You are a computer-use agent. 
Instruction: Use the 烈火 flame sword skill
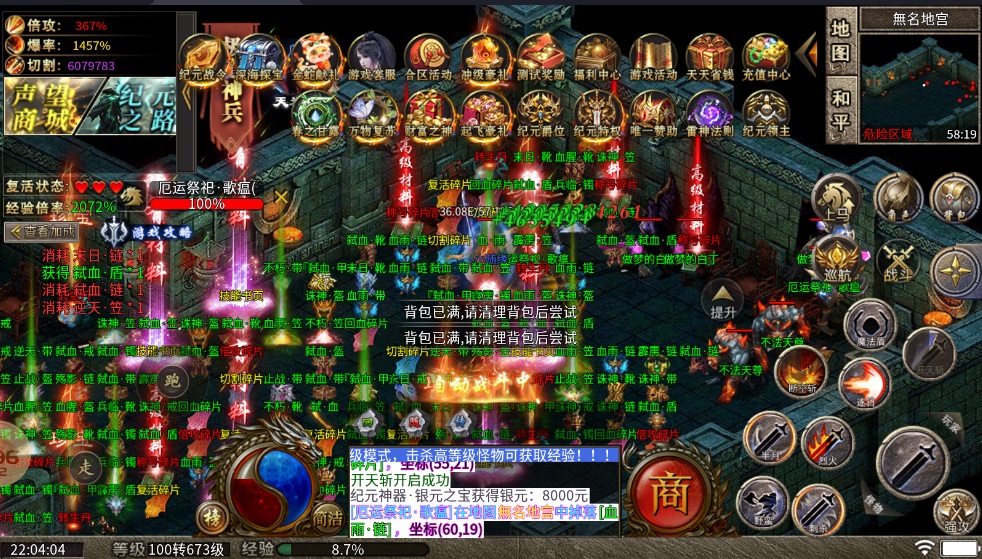coord(825,442)
